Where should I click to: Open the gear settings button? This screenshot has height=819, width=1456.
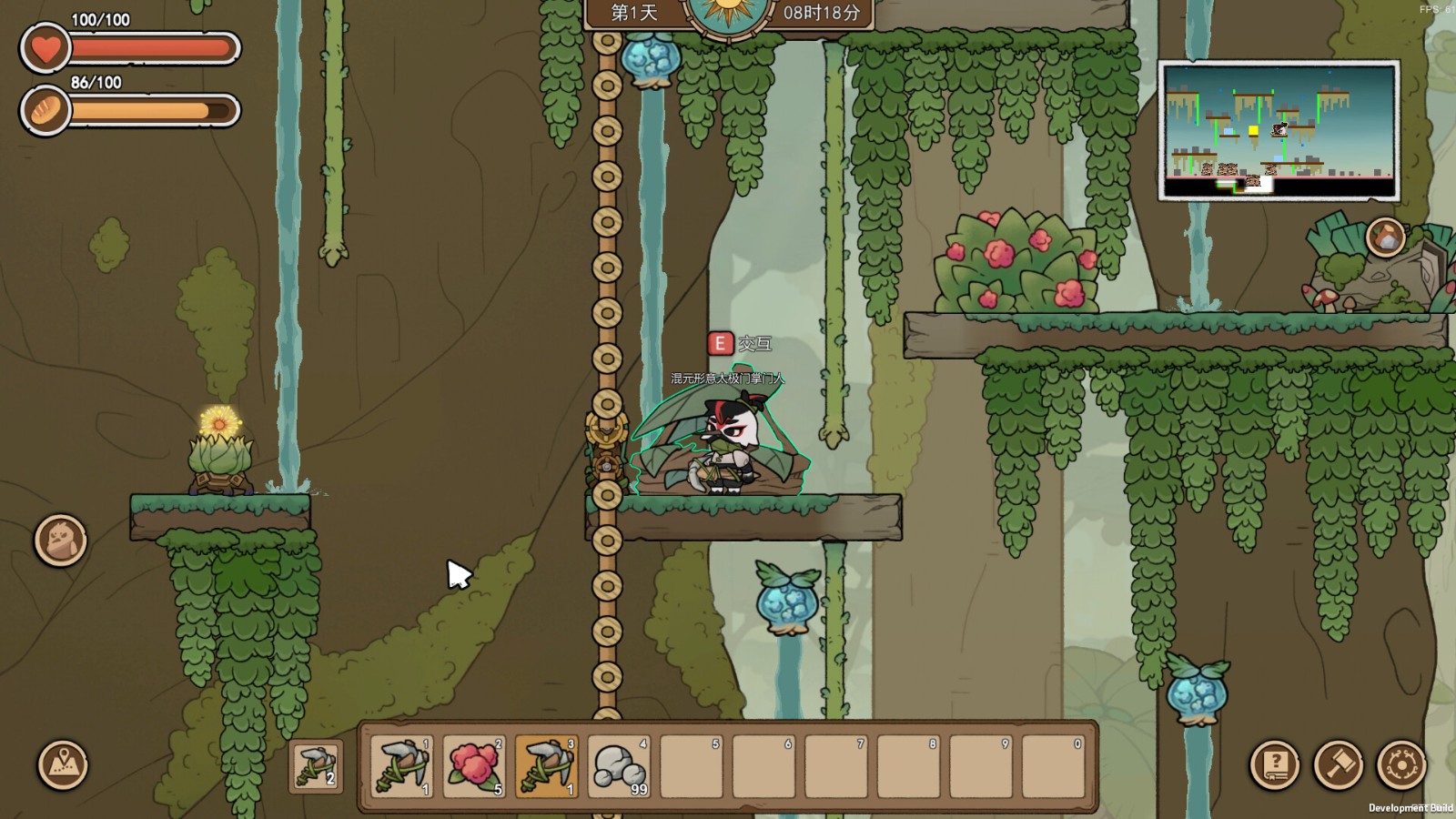click(1401, 764)
